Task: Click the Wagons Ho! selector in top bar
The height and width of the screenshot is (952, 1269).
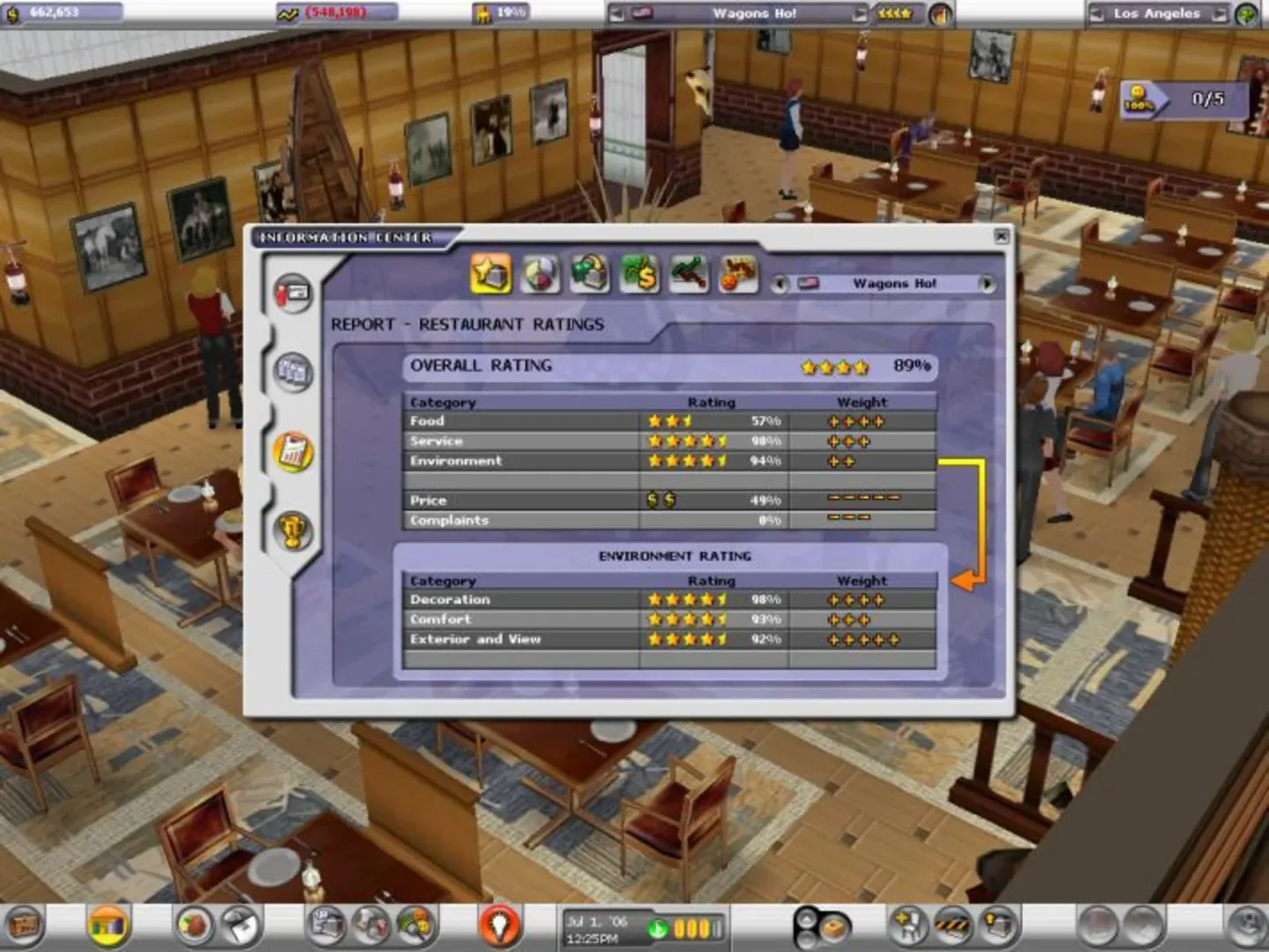Action: [756, 13]
